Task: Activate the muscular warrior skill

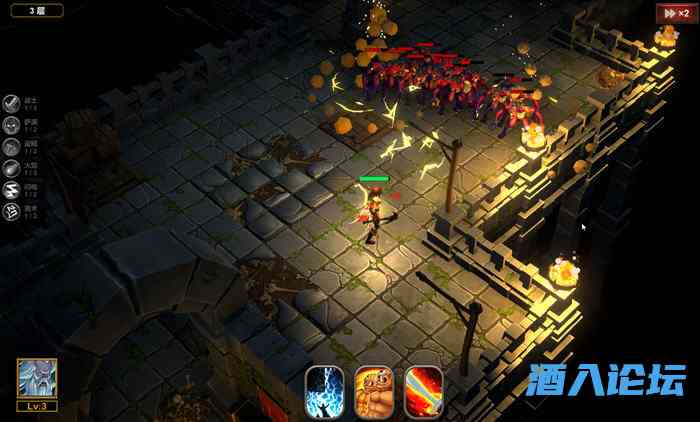Action: coord(374,390)
